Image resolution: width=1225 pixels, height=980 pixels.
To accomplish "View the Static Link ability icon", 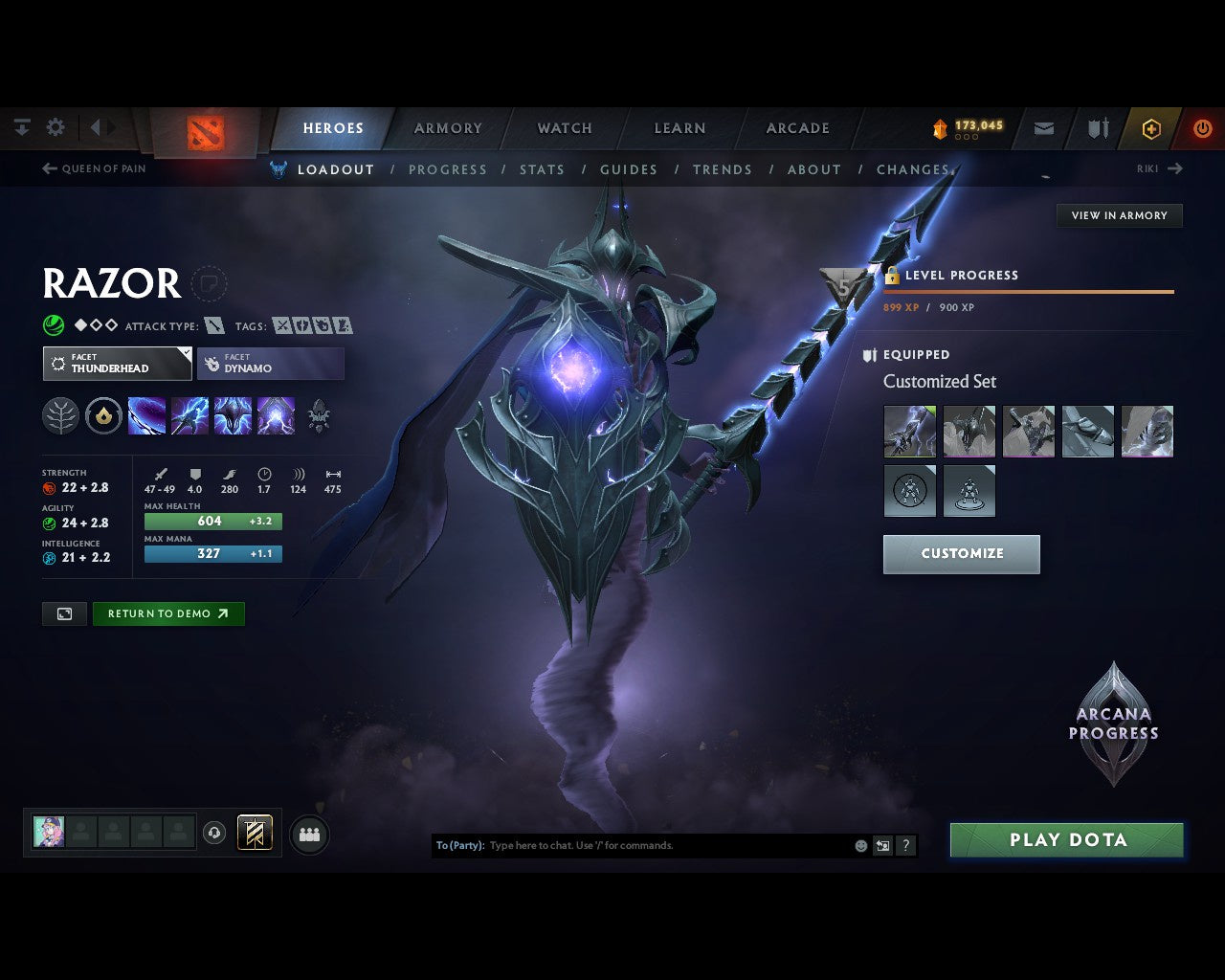I will 189,415.
